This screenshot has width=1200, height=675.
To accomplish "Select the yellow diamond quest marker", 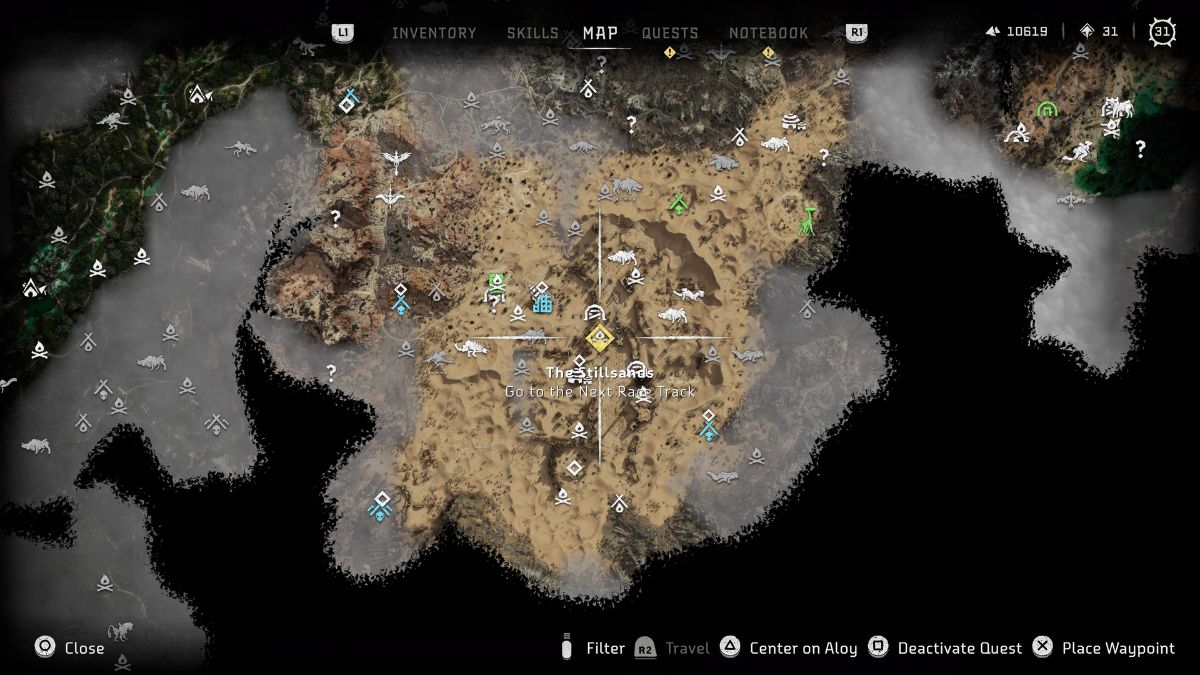I will tap(599, 337).
